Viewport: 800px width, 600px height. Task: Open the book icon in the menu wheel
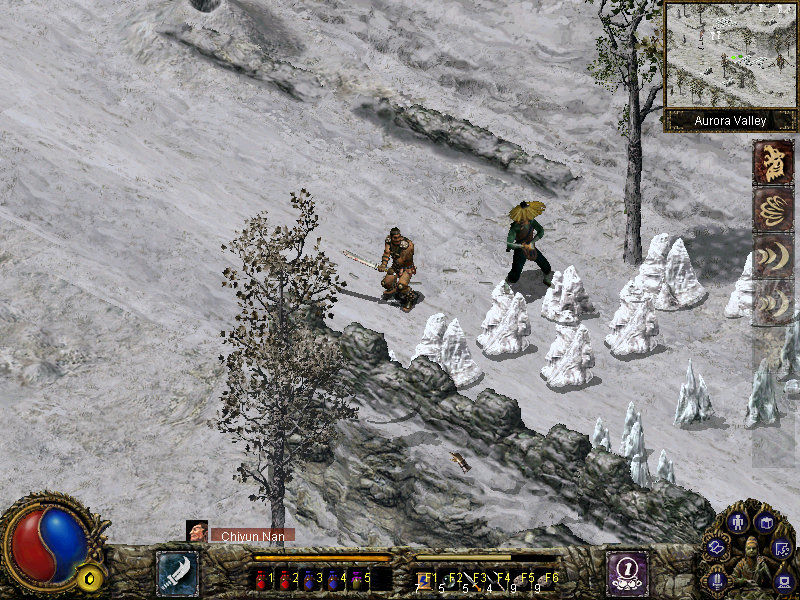point(766,522)
